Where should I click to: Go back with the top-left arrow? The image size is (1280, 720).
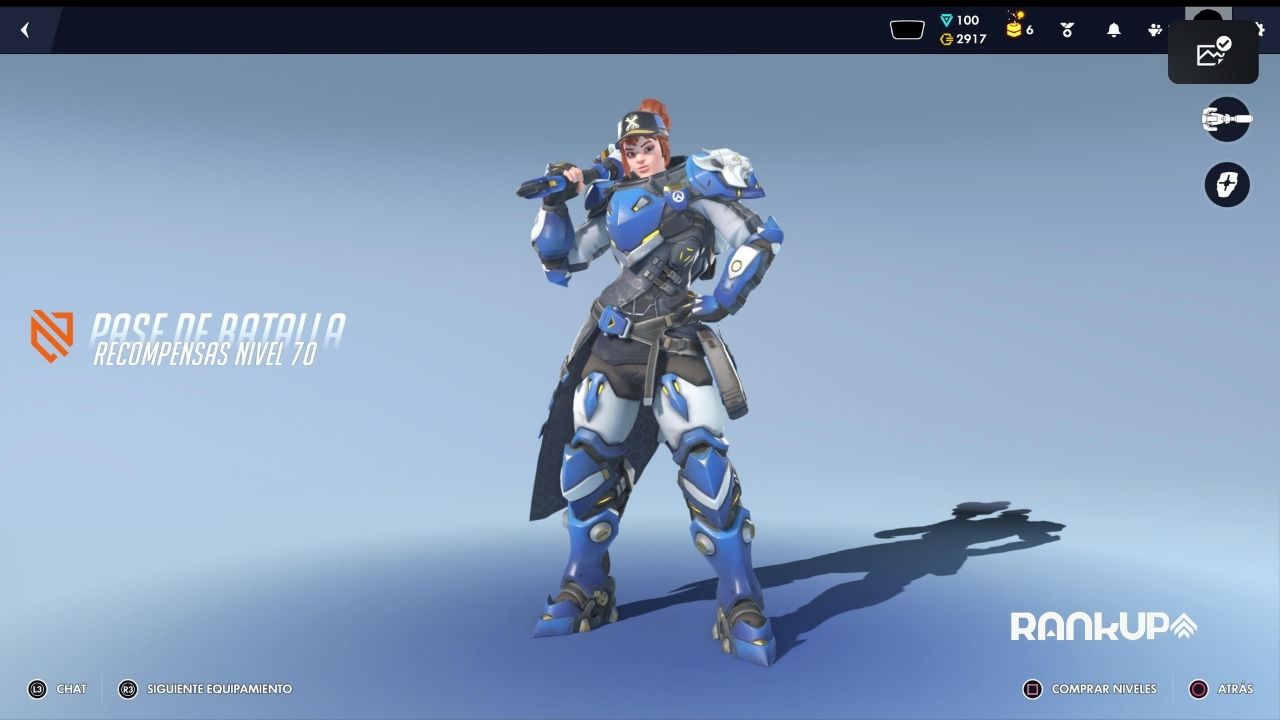tap(25, 30)
